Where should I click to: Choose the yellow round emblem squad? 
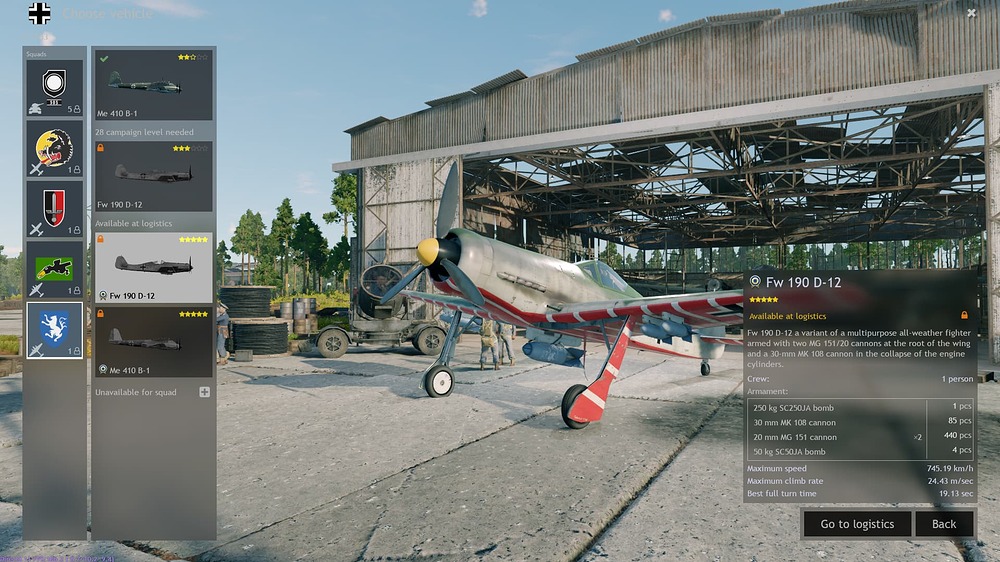55,149
